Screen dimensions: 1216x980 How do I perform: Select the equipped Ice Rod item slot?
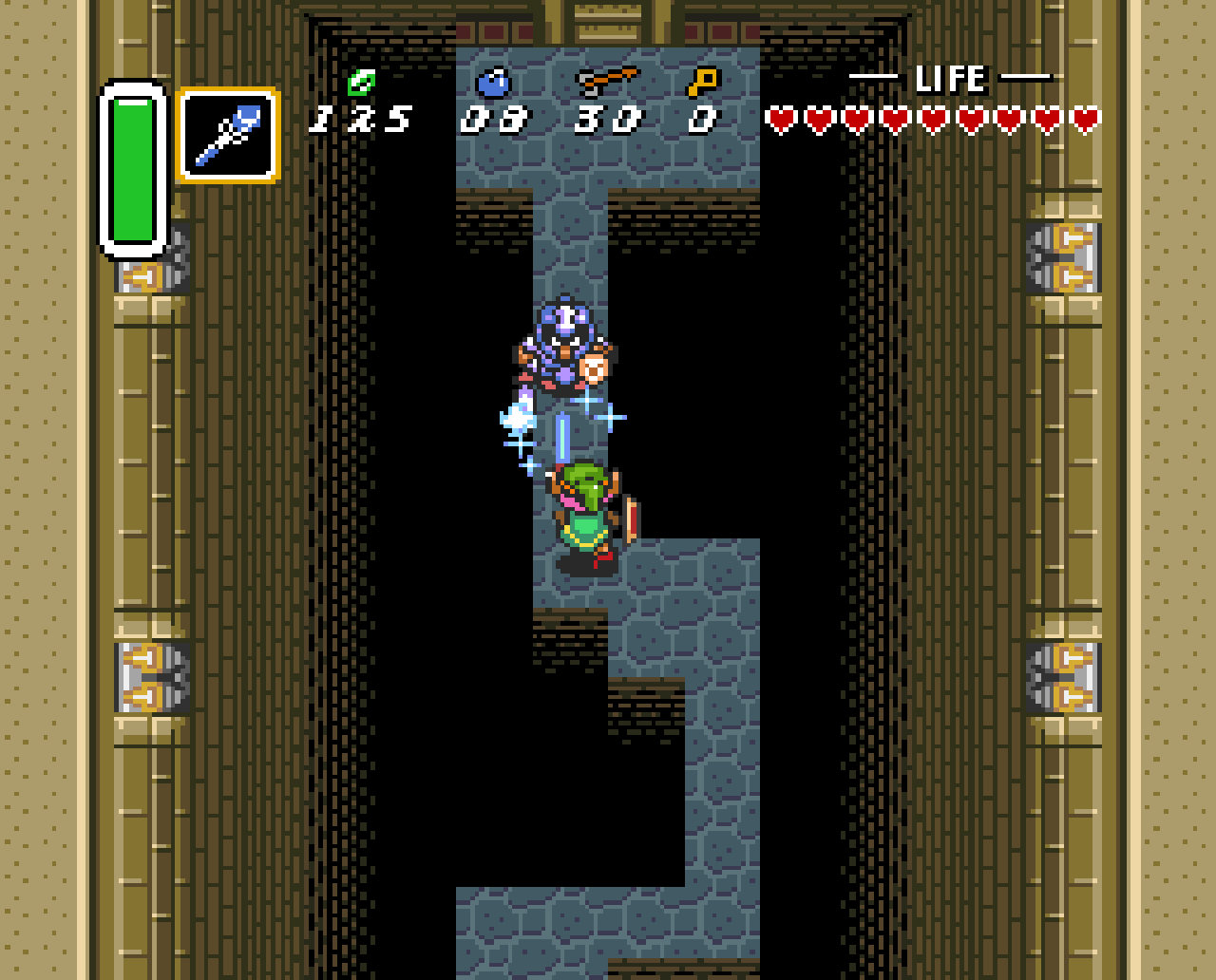point(228,135)
